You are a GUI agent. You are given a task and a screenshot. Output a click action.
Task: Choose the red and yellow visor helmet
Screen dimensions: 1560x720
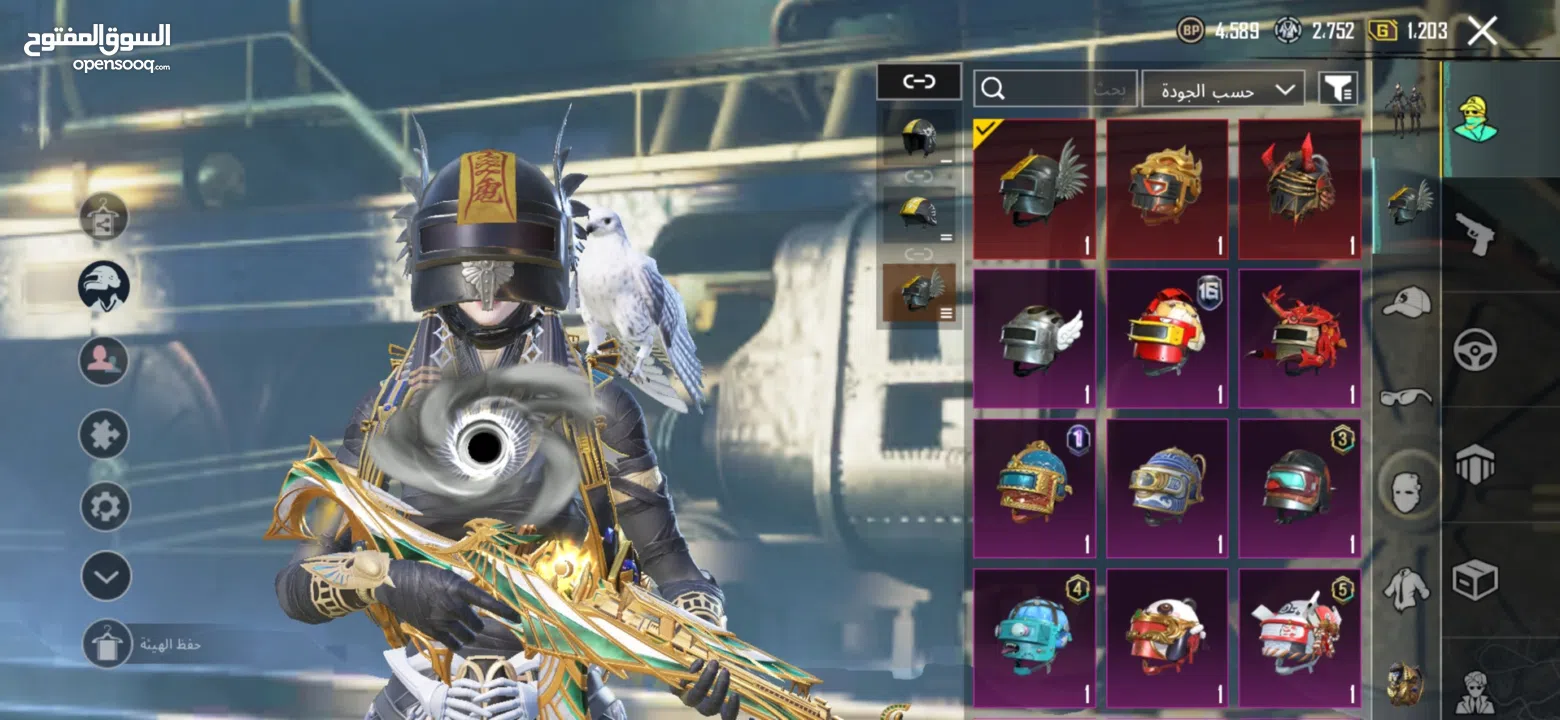[x=1167, y=339]
